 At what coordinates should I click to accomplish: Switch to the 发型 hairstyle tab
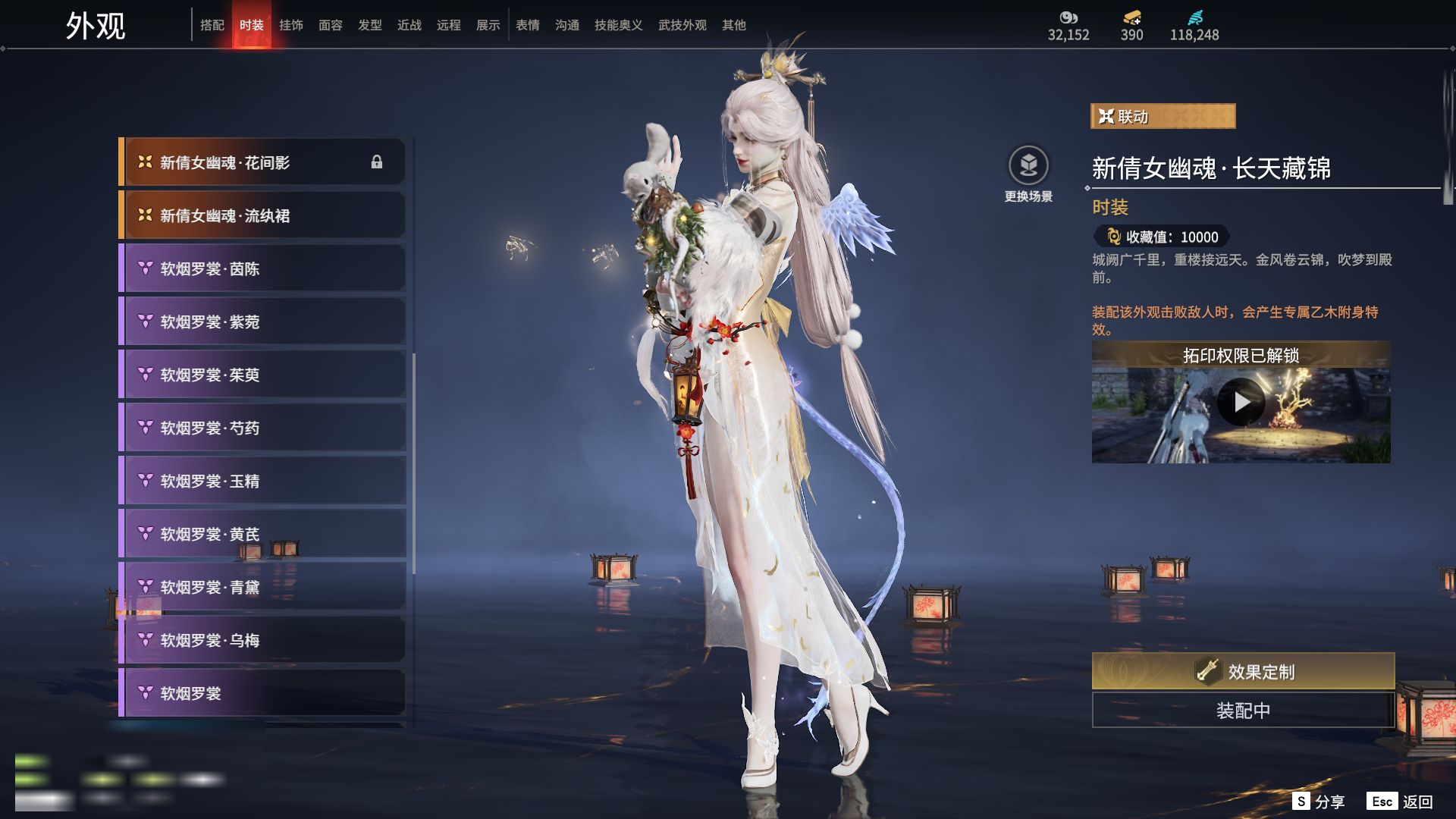tap(370, 25)
